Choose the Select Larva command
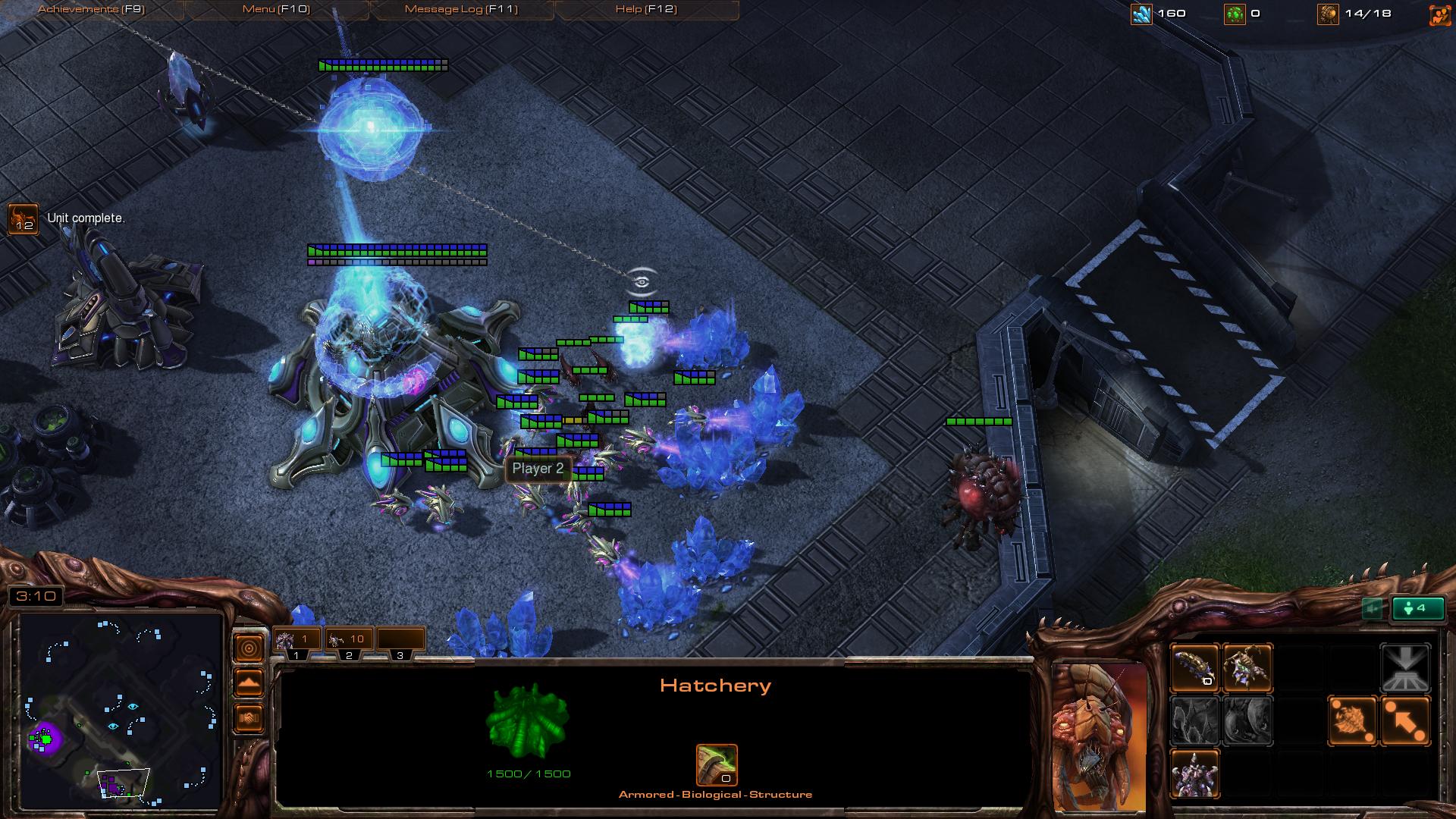 [x=1195, y=667]
